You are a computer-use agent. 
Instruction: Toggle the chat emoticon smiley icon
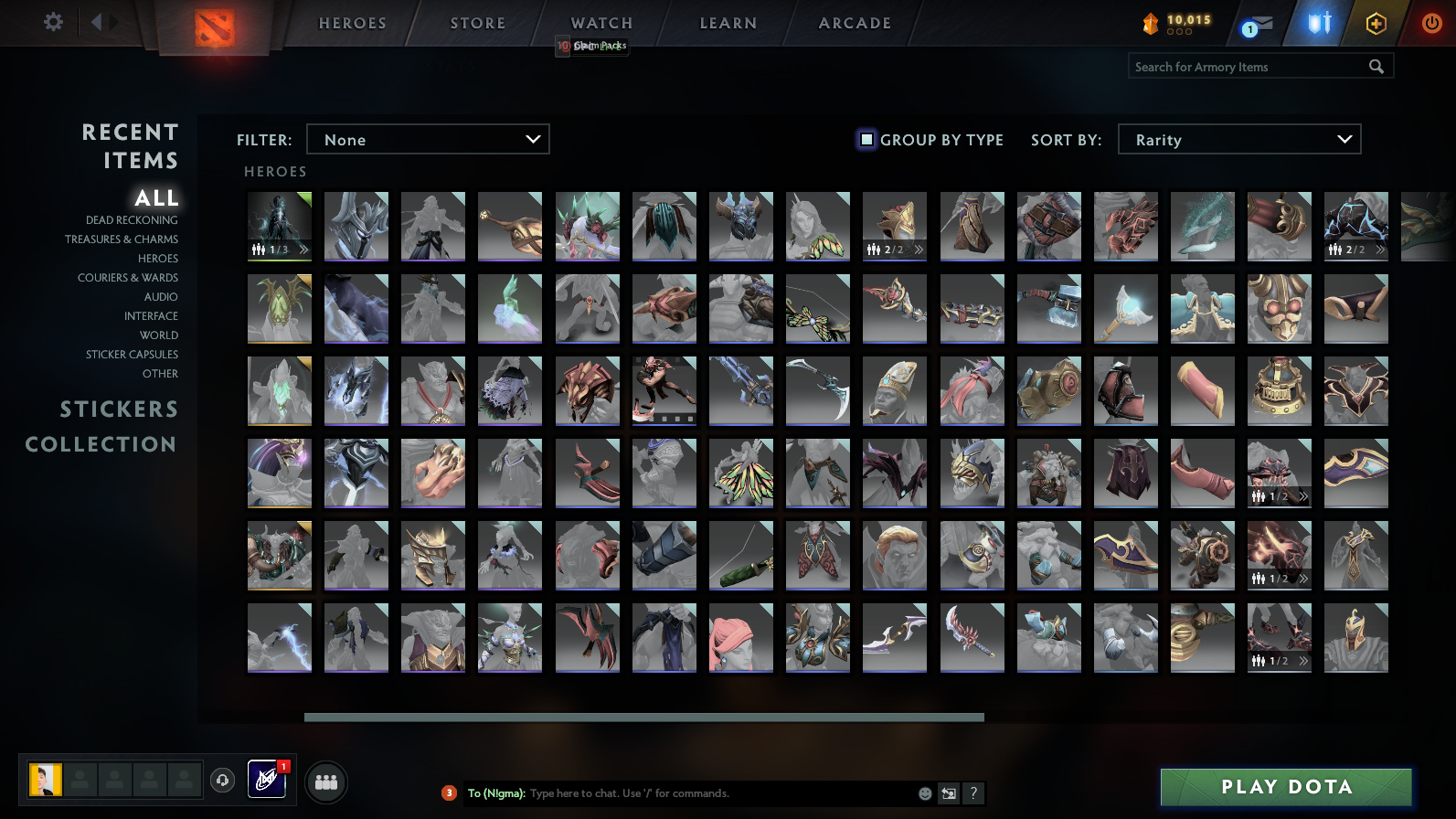click(x=923, y=793)
